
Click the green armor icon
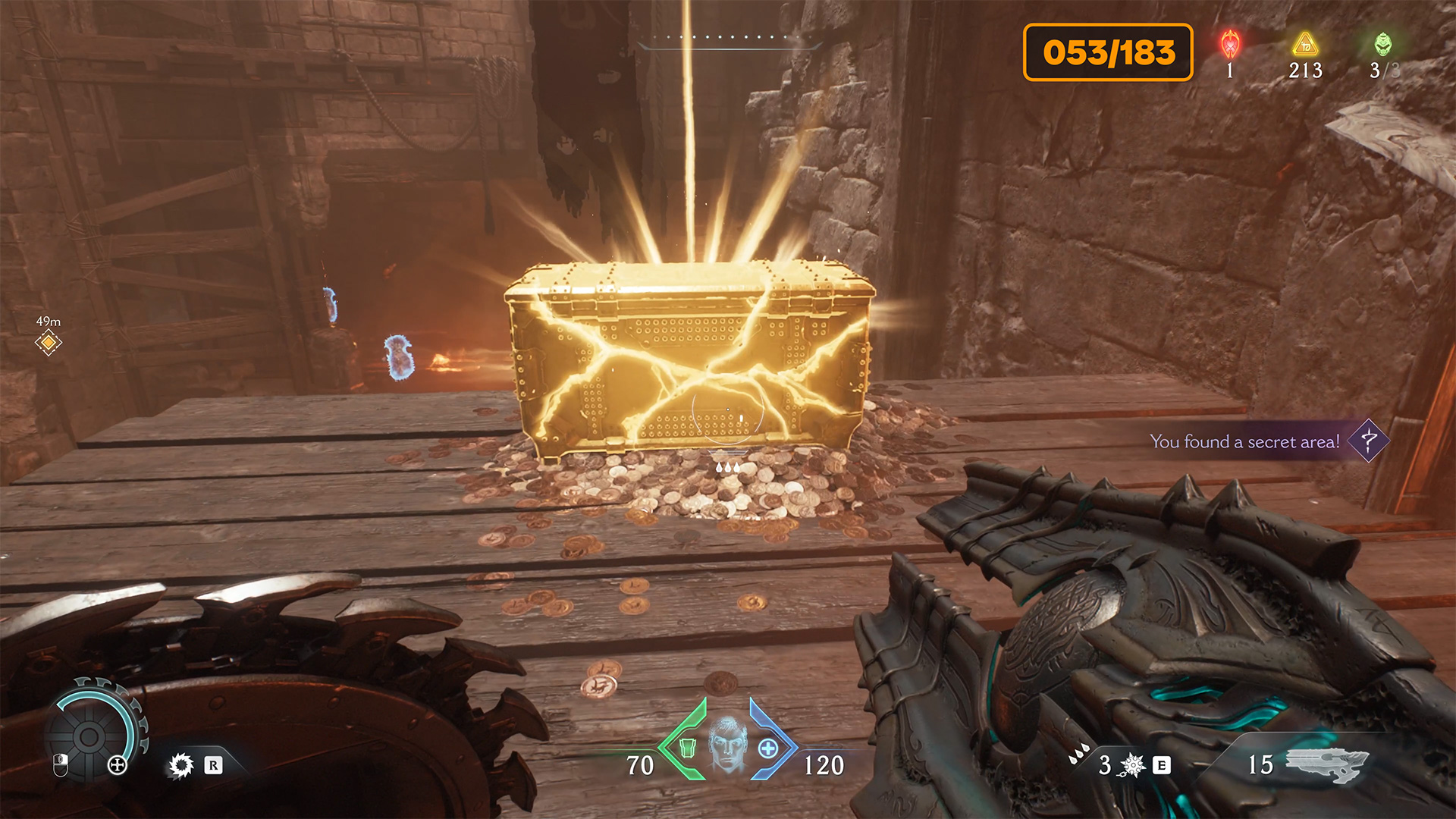coord(688,748)
